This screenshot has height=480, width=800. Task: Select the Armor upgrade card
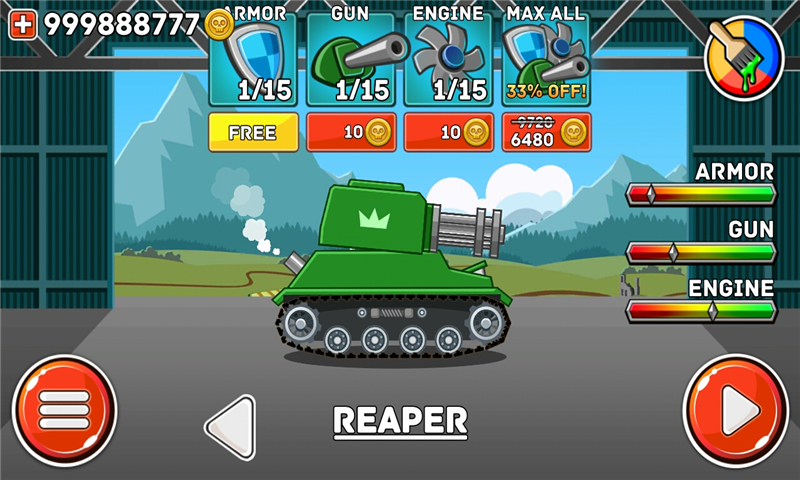253,58
